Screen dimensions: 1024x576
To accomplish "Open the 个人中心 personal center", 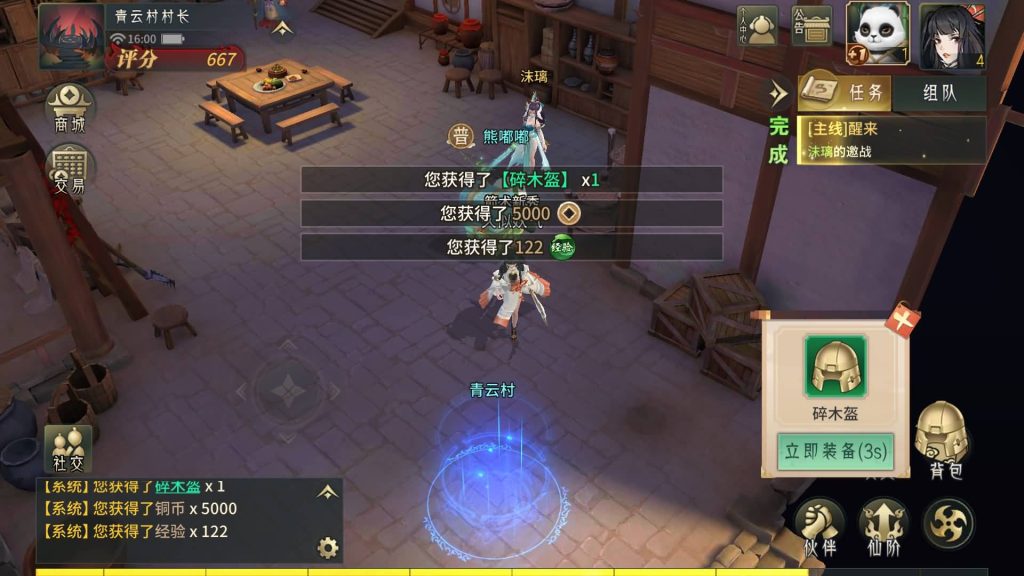I will (x=757, y=26).
